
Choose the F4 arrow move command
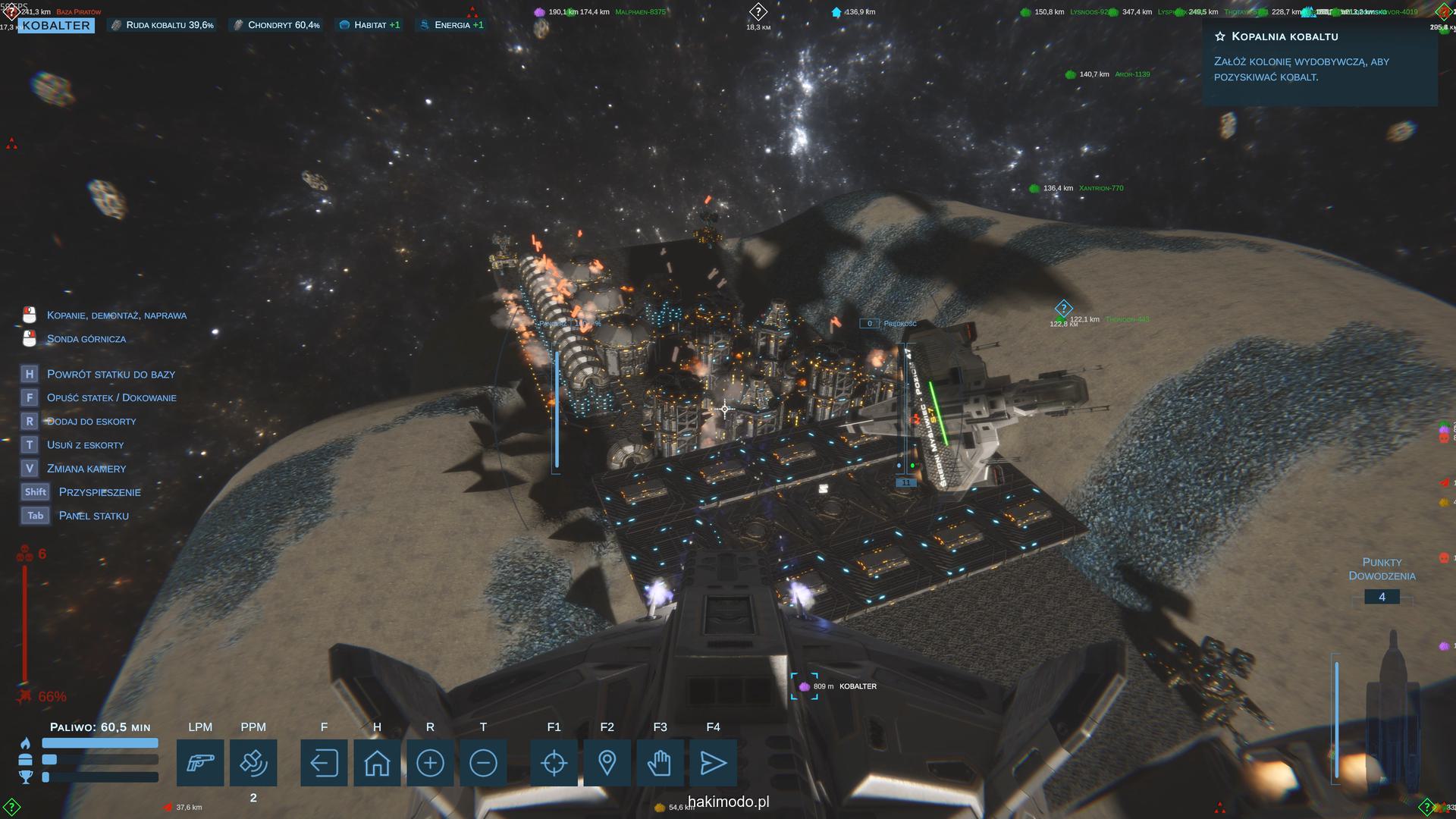coord(713,762)
